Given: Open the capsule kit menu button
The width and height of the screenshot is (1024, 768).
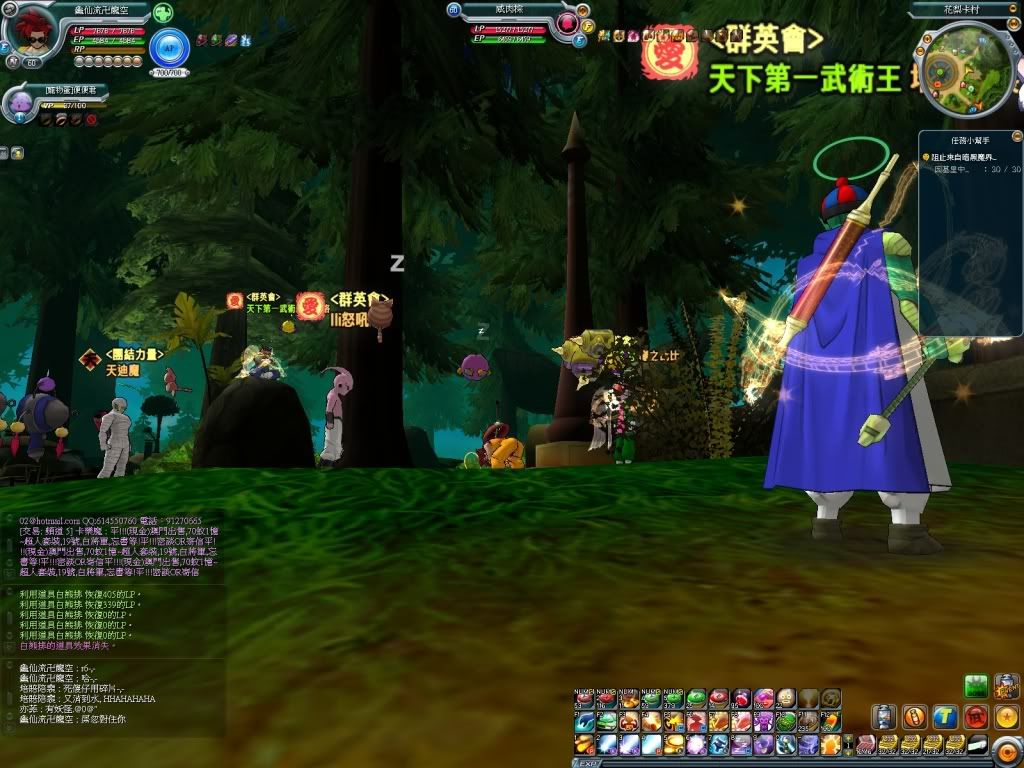Looking at the screenshot, I should (x=883, y=716).
